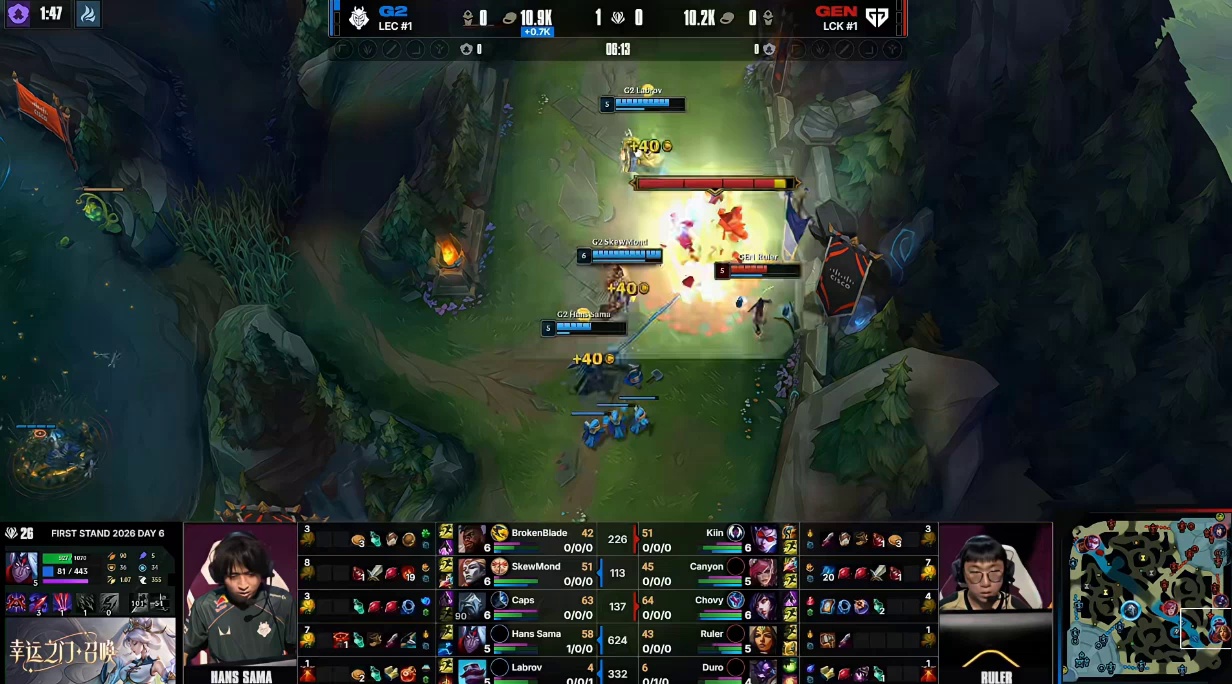
Task: Click the G2 team logo
Action: point(359,18)
